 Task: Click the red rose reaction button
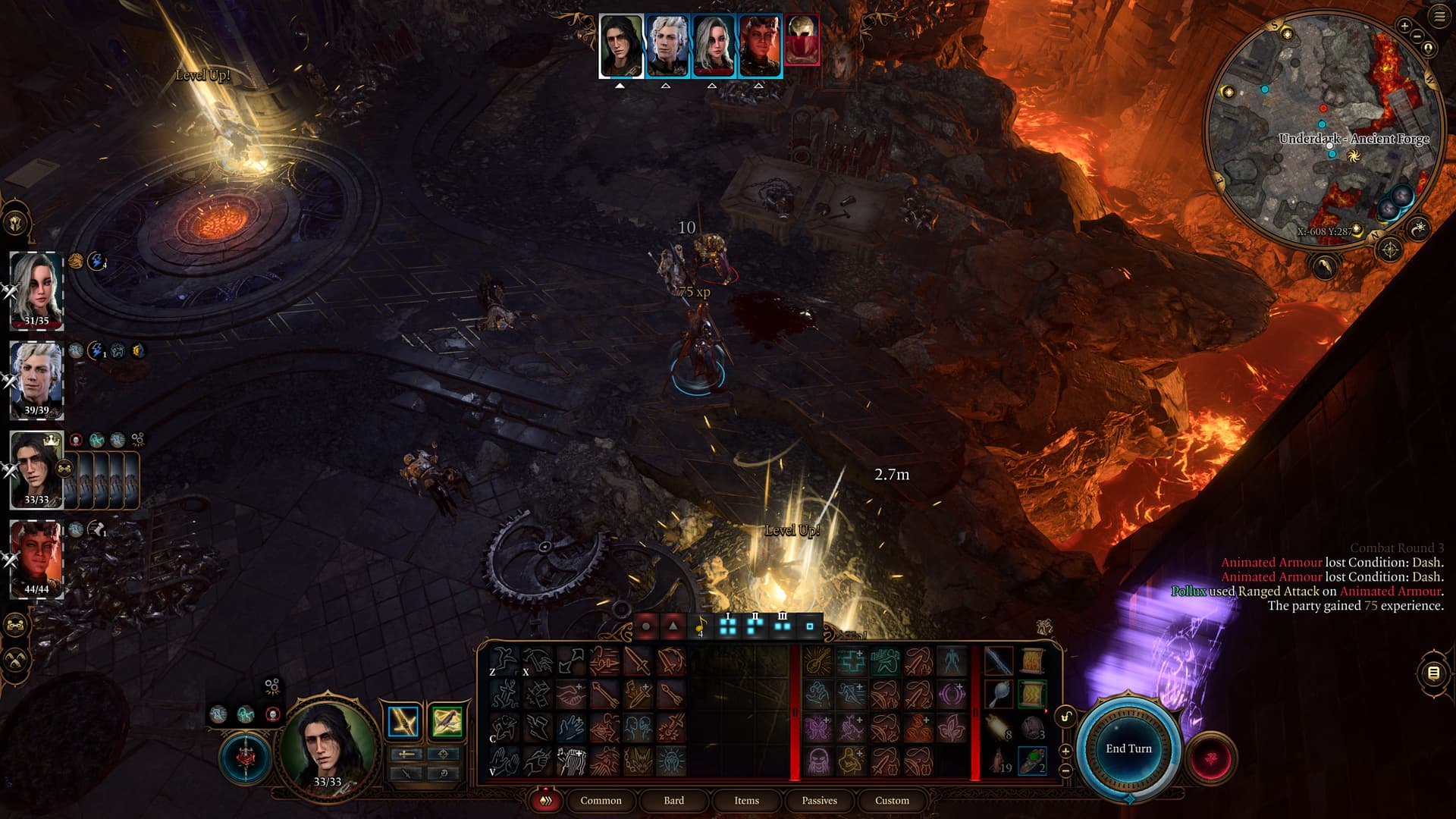coord(1211,758)
